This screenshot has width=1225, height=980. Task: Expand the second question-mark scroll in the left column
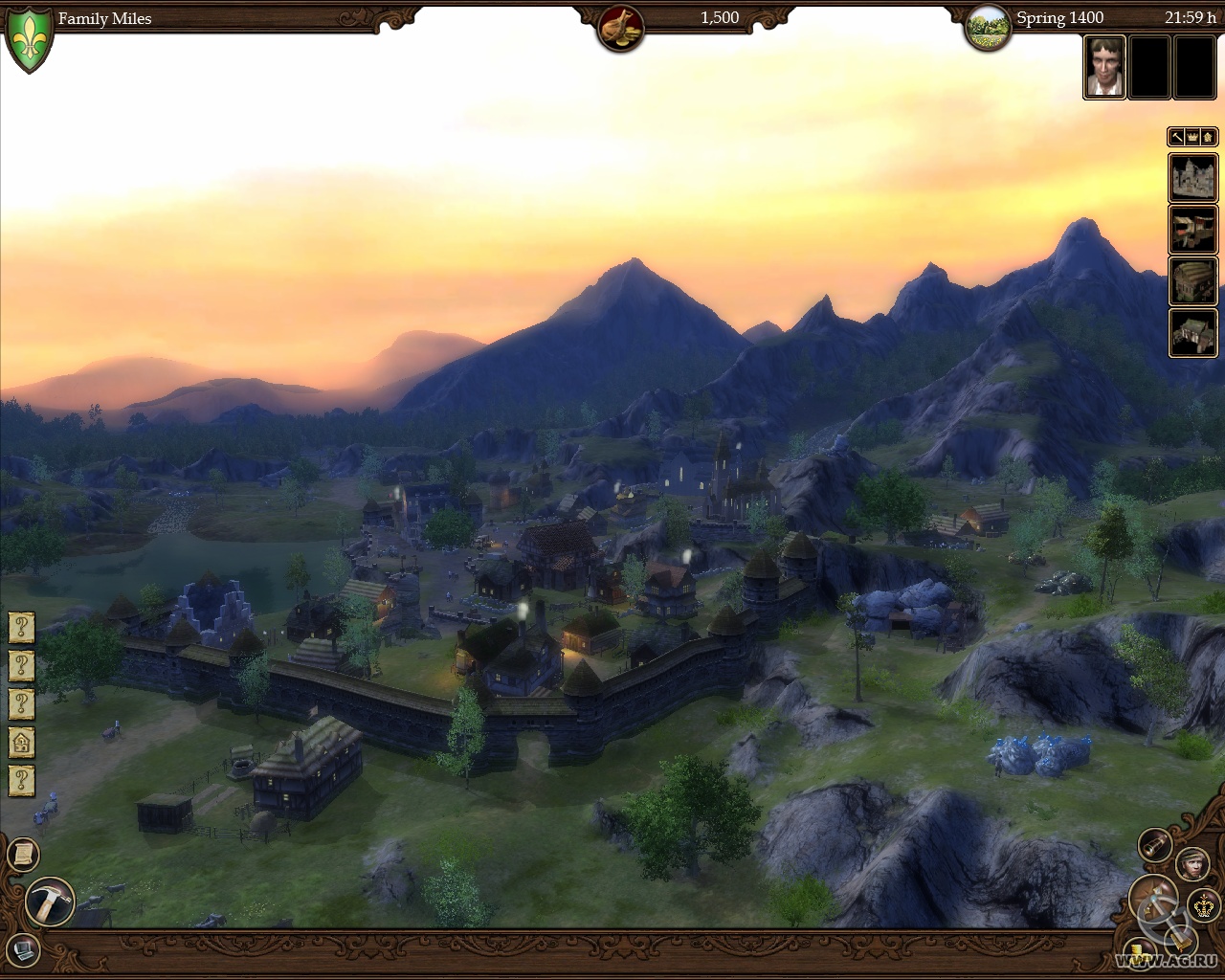pyautogui.click(x=21, y=665)
